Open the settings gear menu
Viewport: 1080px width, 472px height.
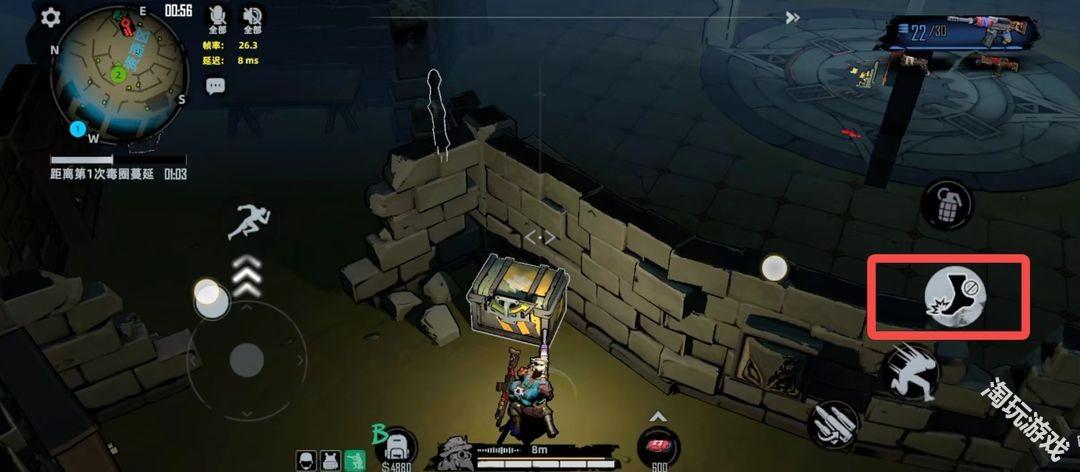pos(50,18)
